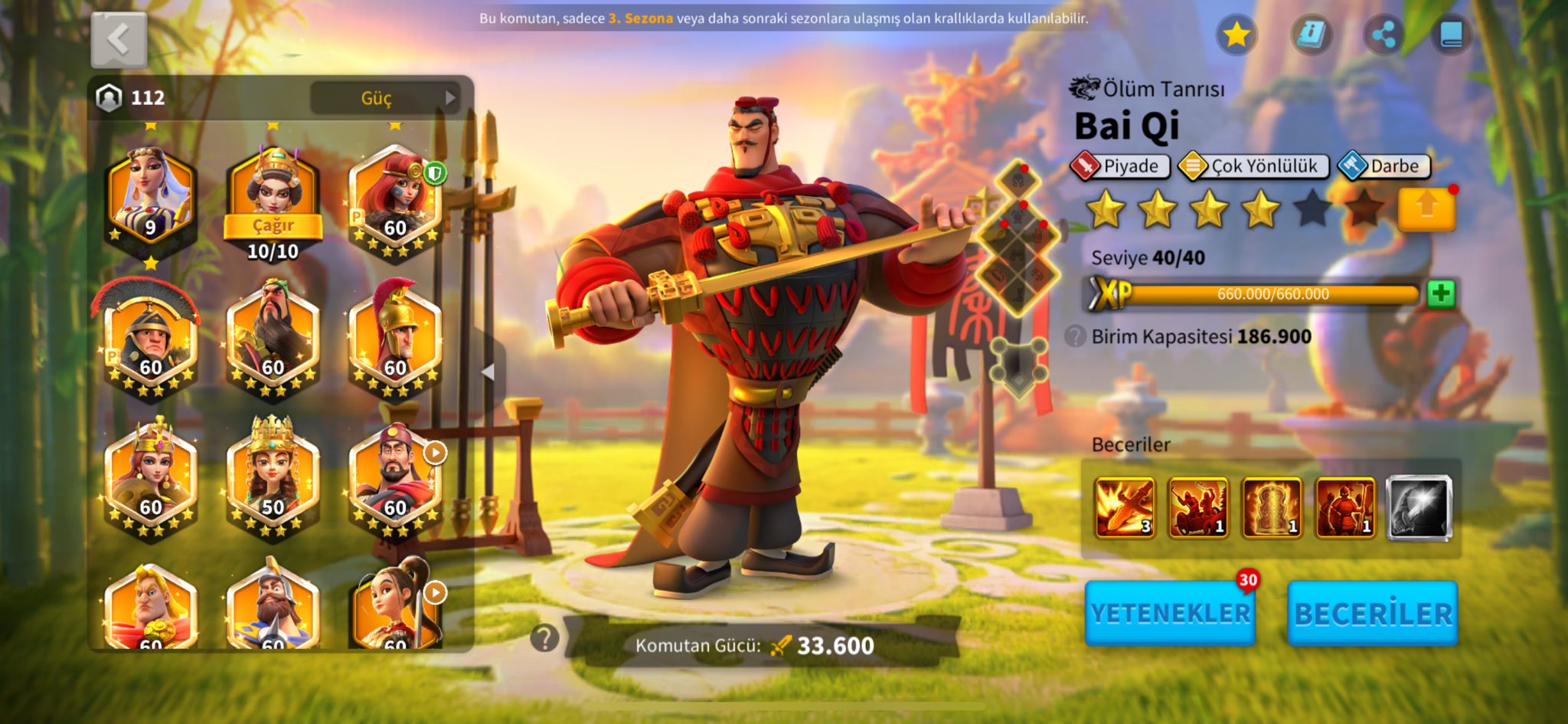The width and height of the screenshot is (1568, 724).
Task: Select the locked grey fifth skill
Action: [1419, 507]
